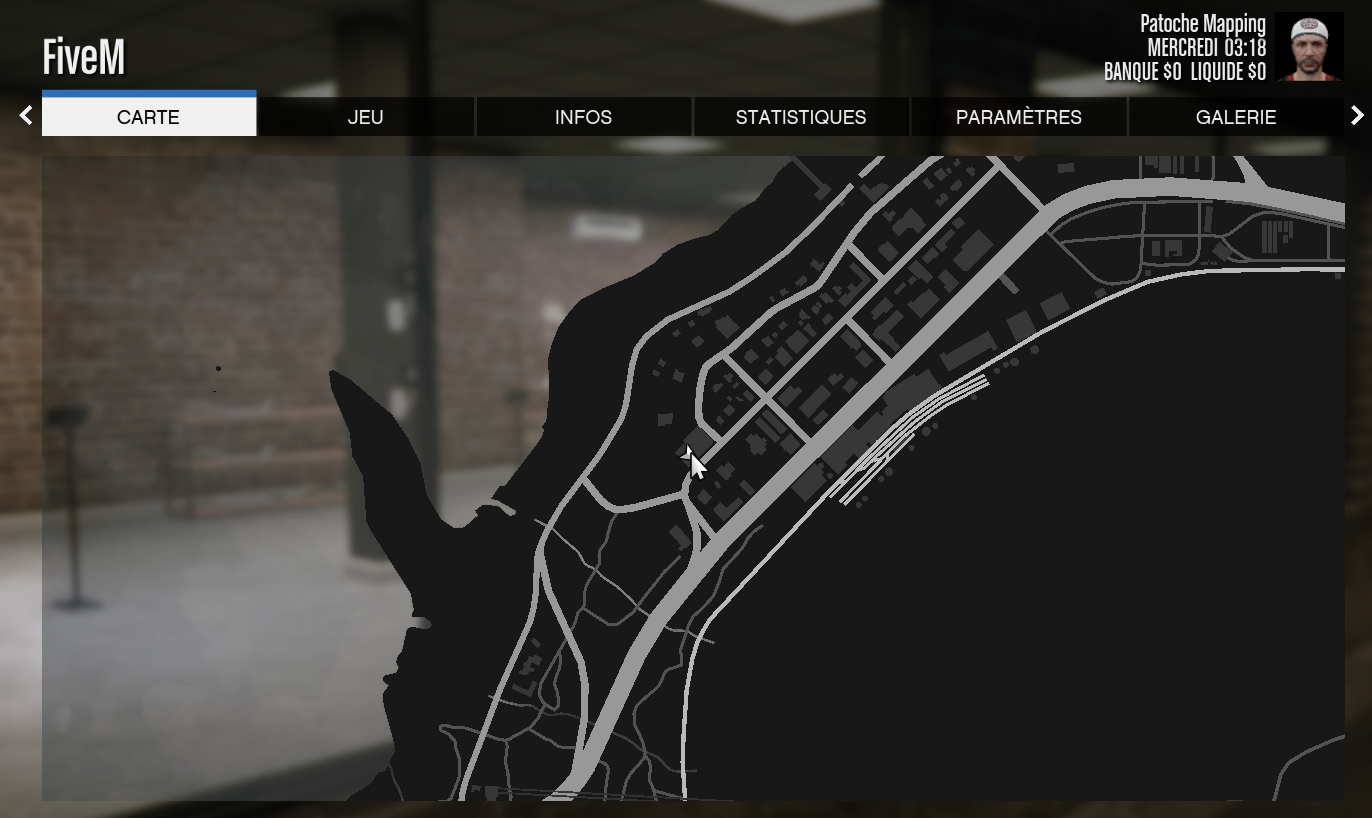Switch to the JEU tab

(365, 117)
